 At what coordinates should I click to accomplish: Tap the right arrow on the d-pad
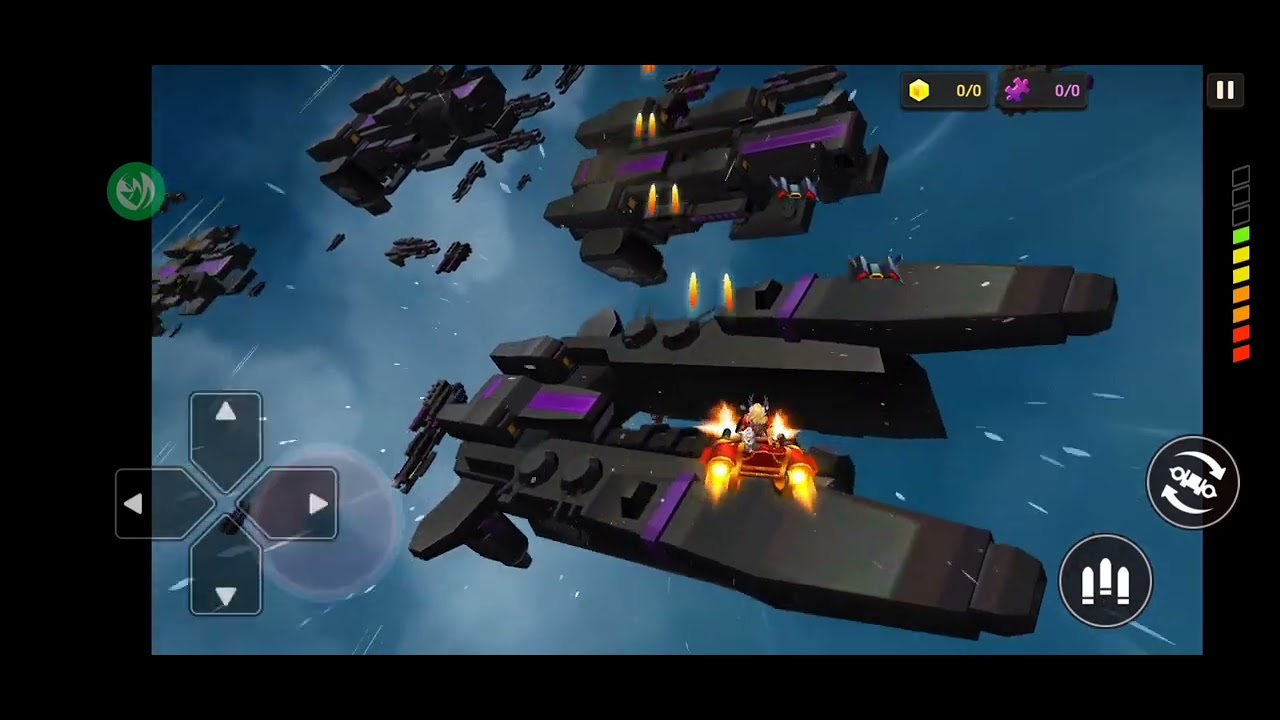tap(317, 504)
